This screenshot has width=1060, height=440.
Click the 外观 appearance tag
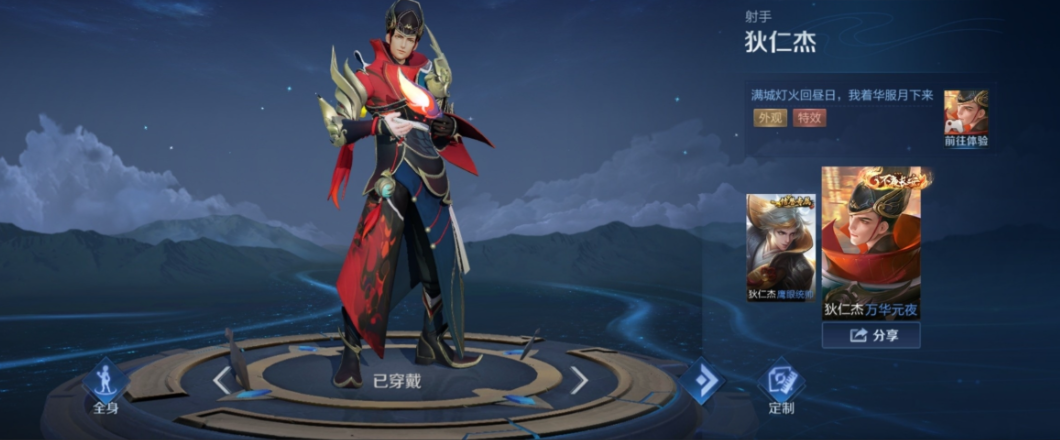pyautogui.click(x=769, y=118)
